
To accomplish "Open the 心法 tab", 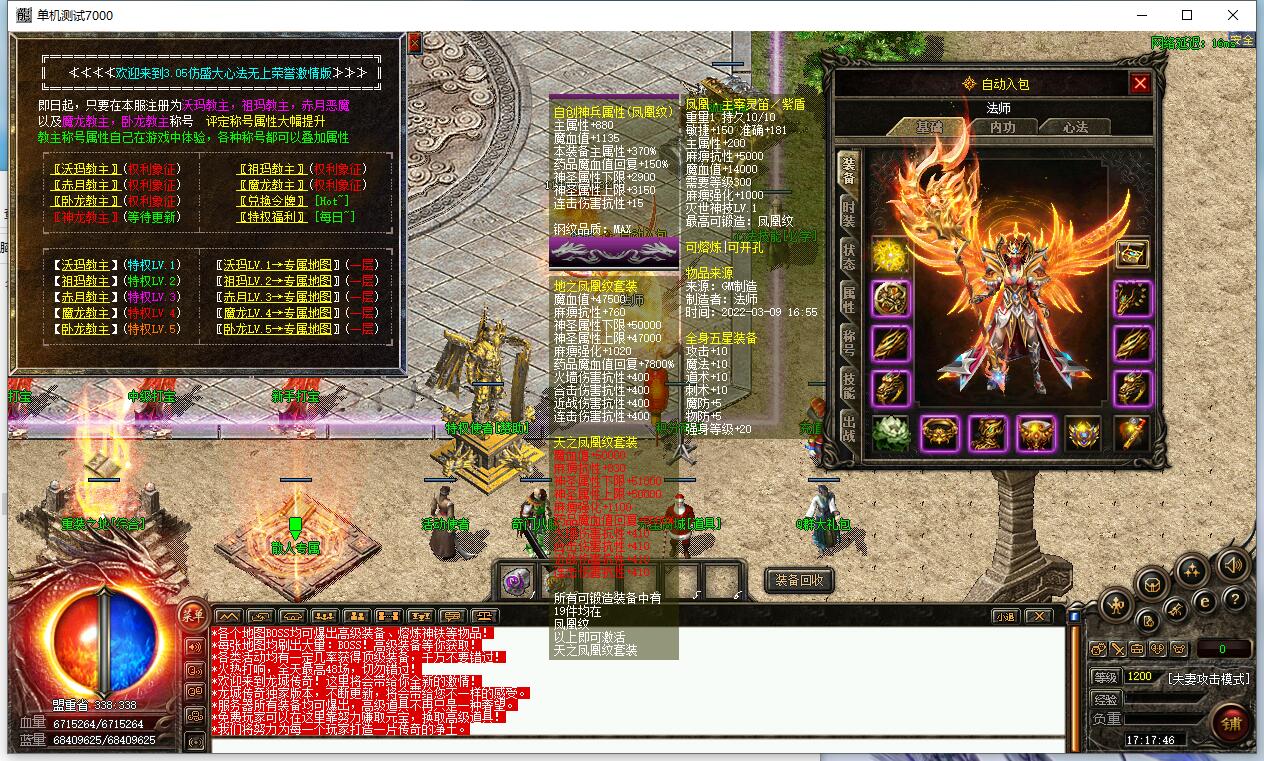I will click(x=1075, y=127).
